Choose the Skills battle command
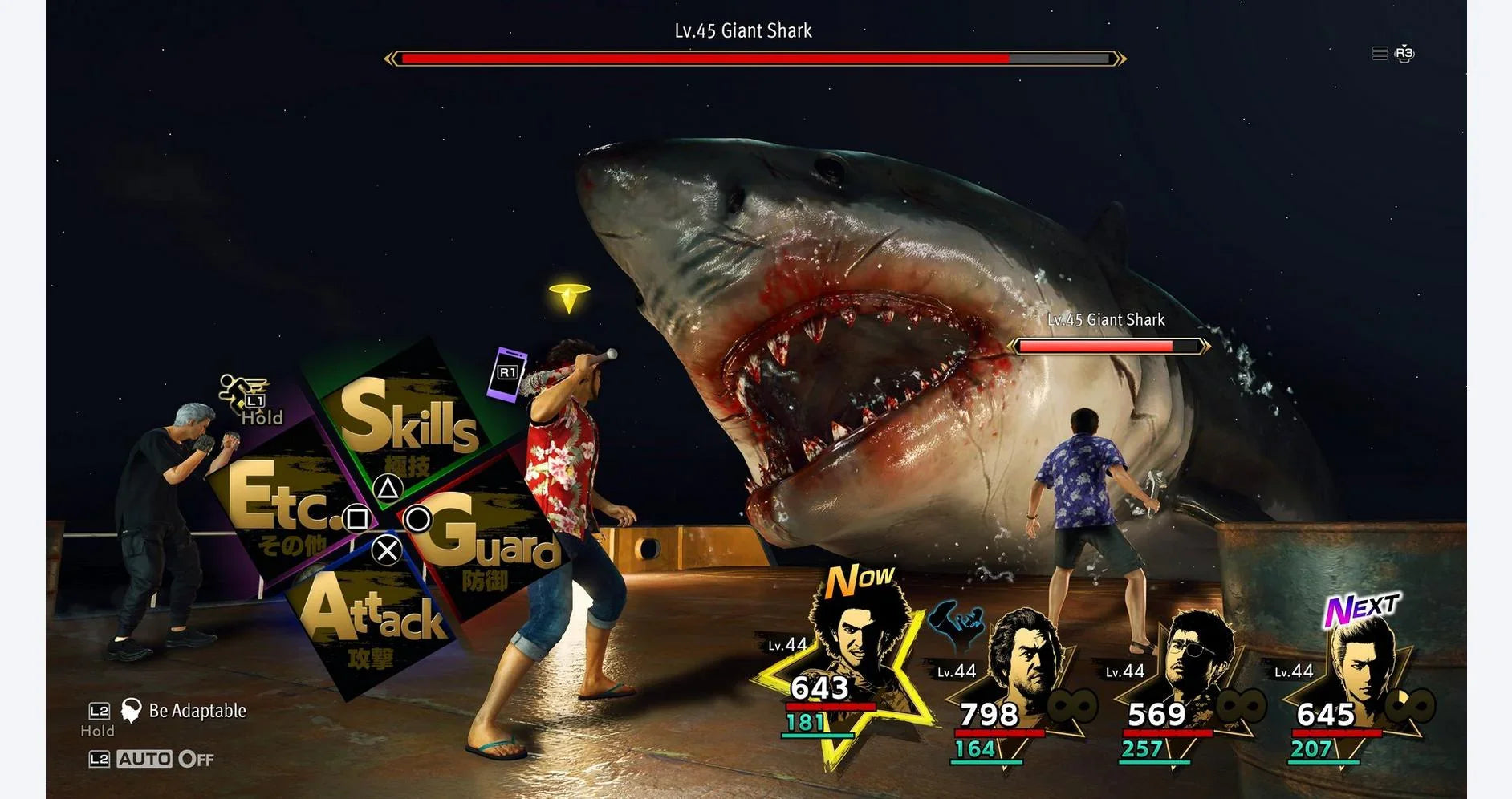This screenshot has height=799, width=1512. 408,417
